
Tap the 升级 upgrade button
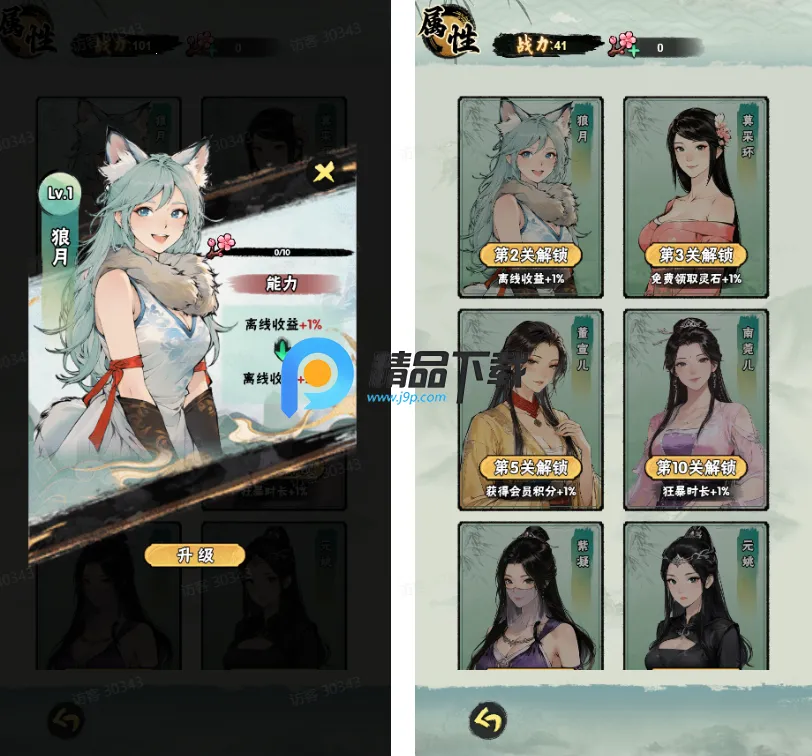pos(195,555)
